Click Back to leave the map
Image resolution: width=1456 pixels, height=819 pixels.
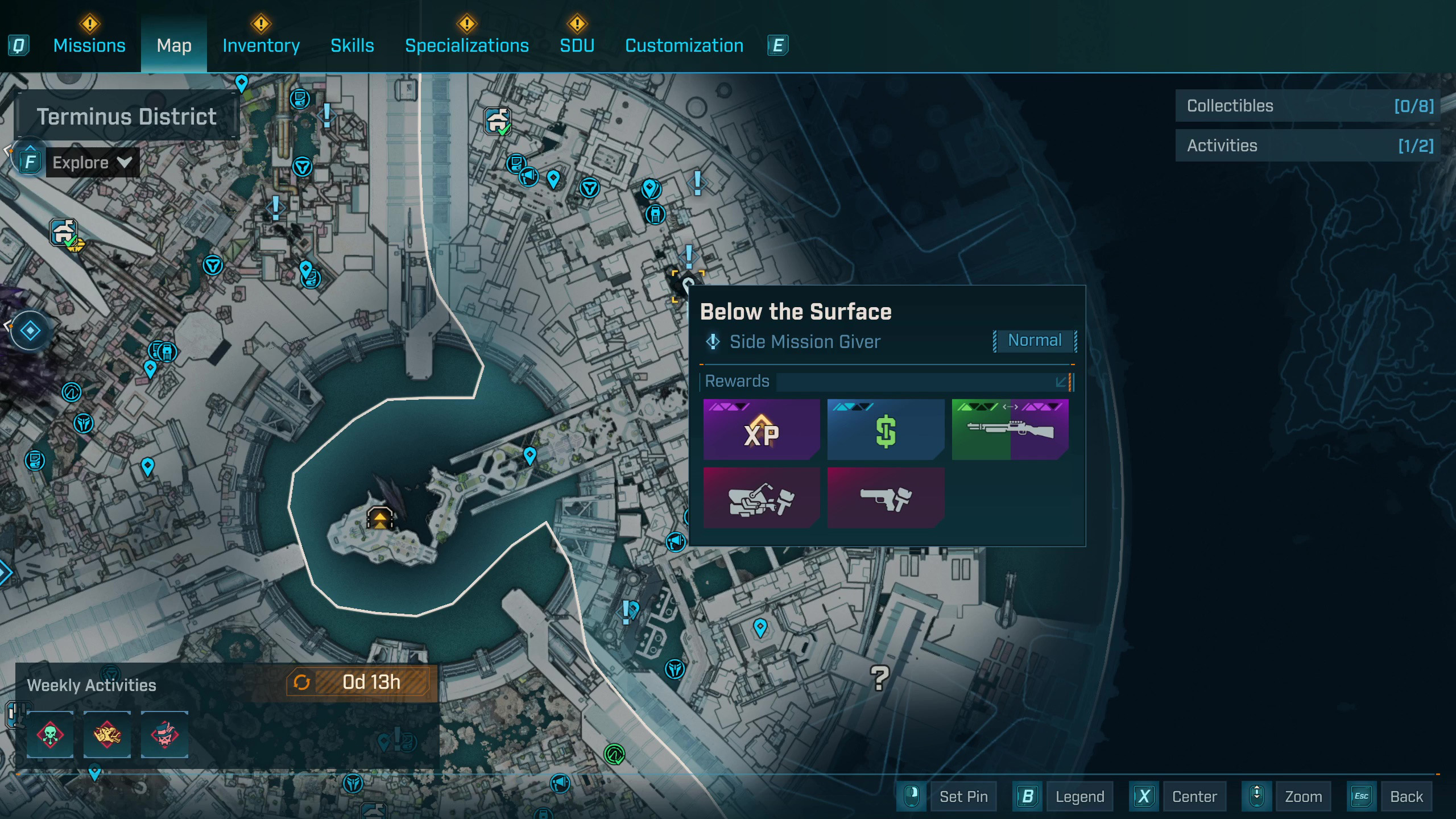[1406, 797]
